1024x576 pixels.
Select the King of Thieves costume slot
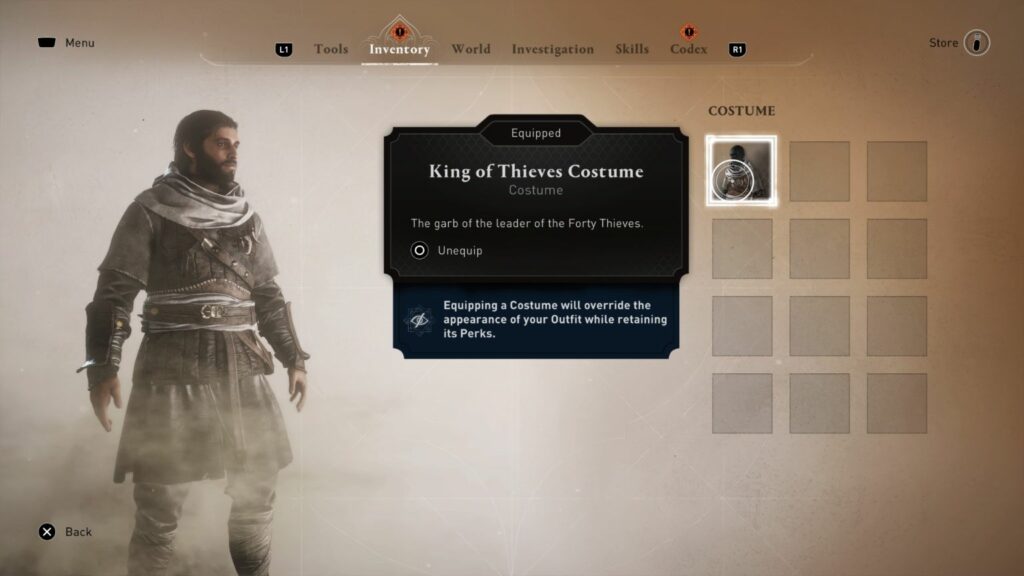tap(741, 171)
